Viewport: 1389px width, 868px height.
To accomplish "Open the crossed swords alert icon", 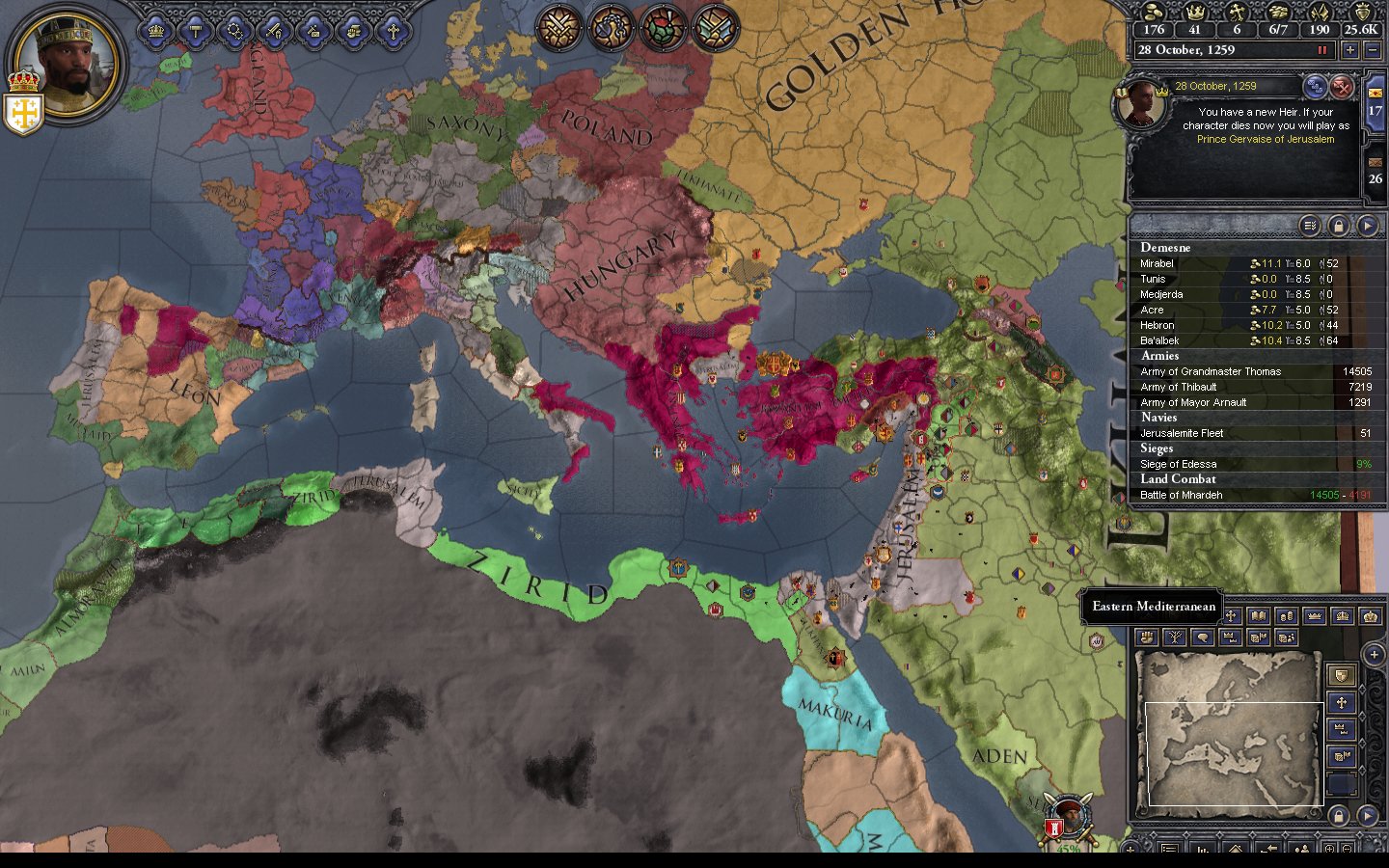I will pyautogui.click(x=557, y=27).
